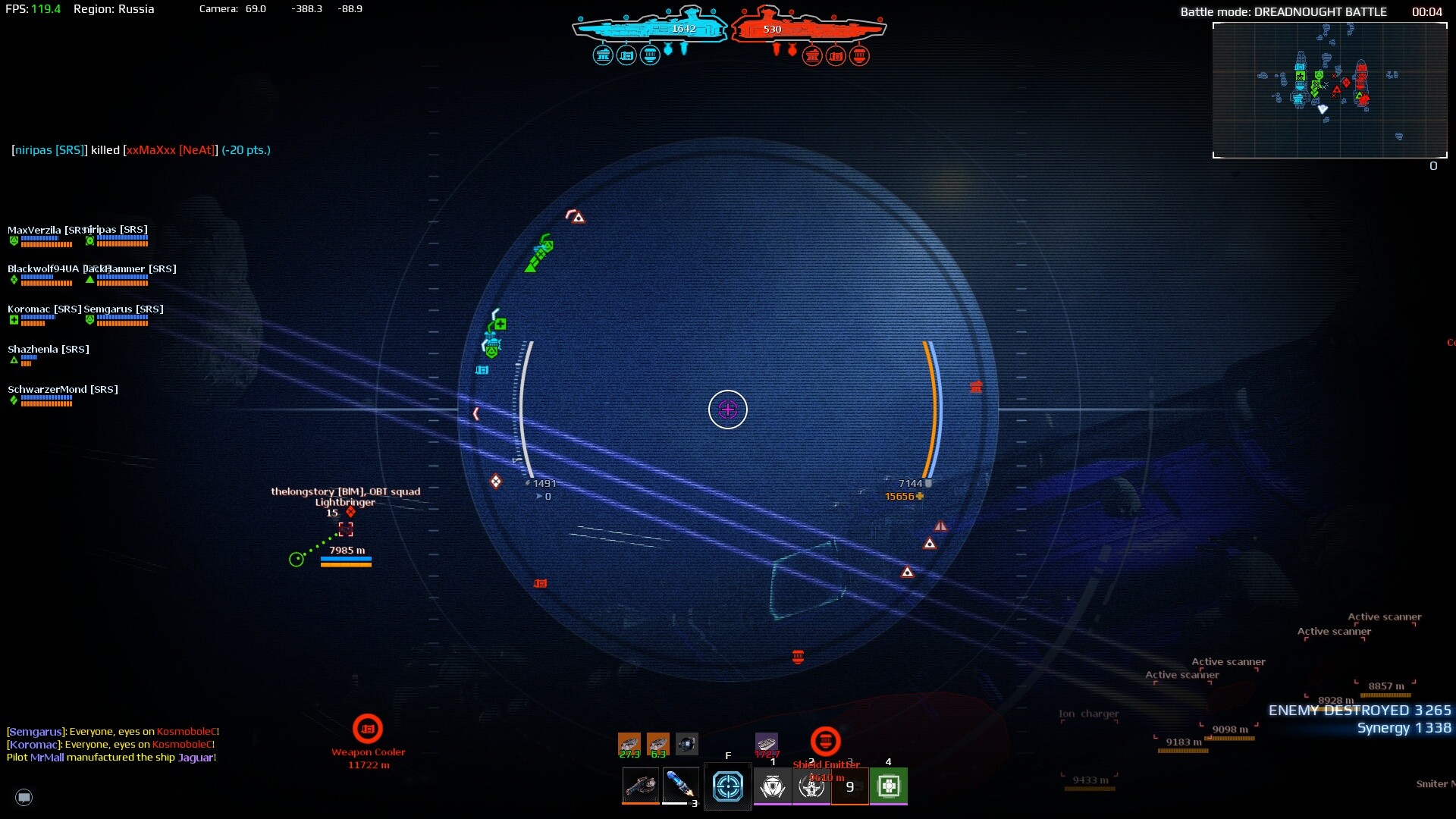Click the orange bomber icon showing 27.3
This screenshot has height=819, width=1456.
(628, 744)
